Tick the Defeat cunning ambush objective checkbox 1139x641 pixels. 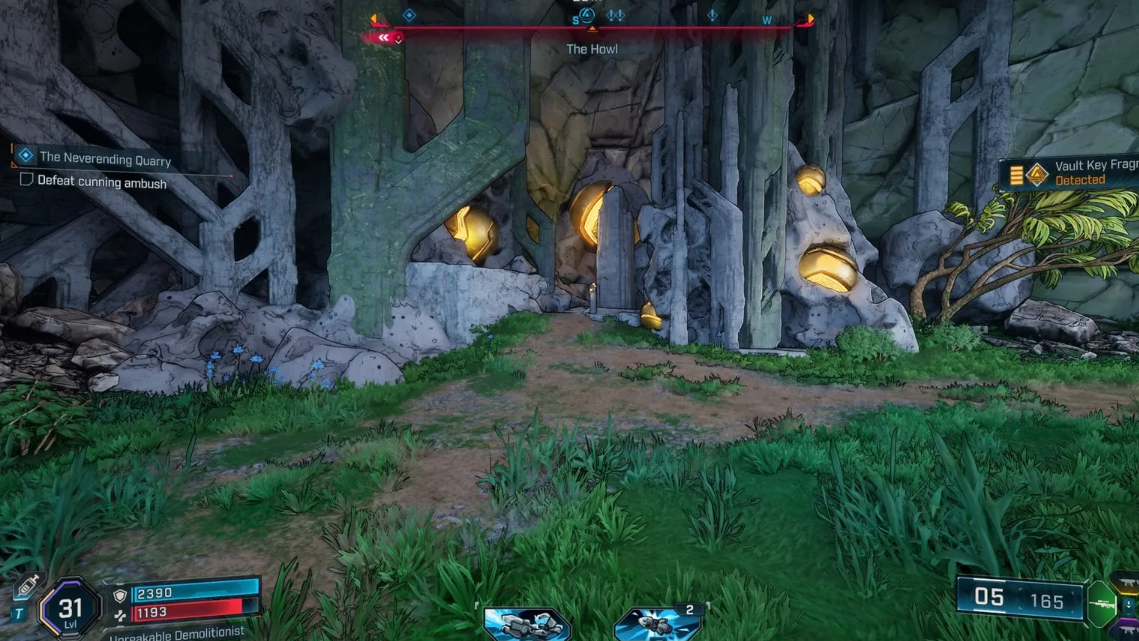point(27,181)
